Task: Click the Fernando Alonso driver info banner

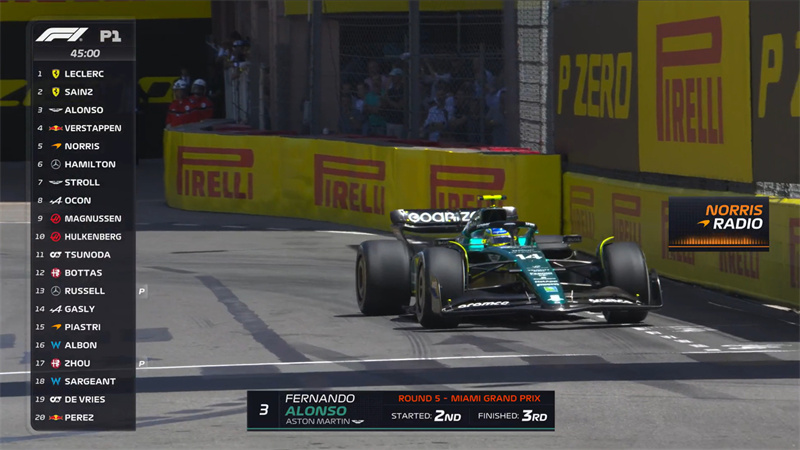Action: point(400,410)
